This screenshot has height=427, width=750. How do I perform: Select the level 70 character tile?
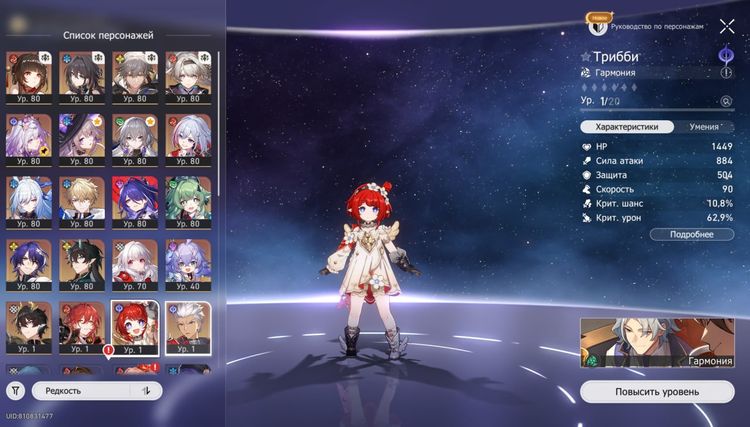pos(133,264)
